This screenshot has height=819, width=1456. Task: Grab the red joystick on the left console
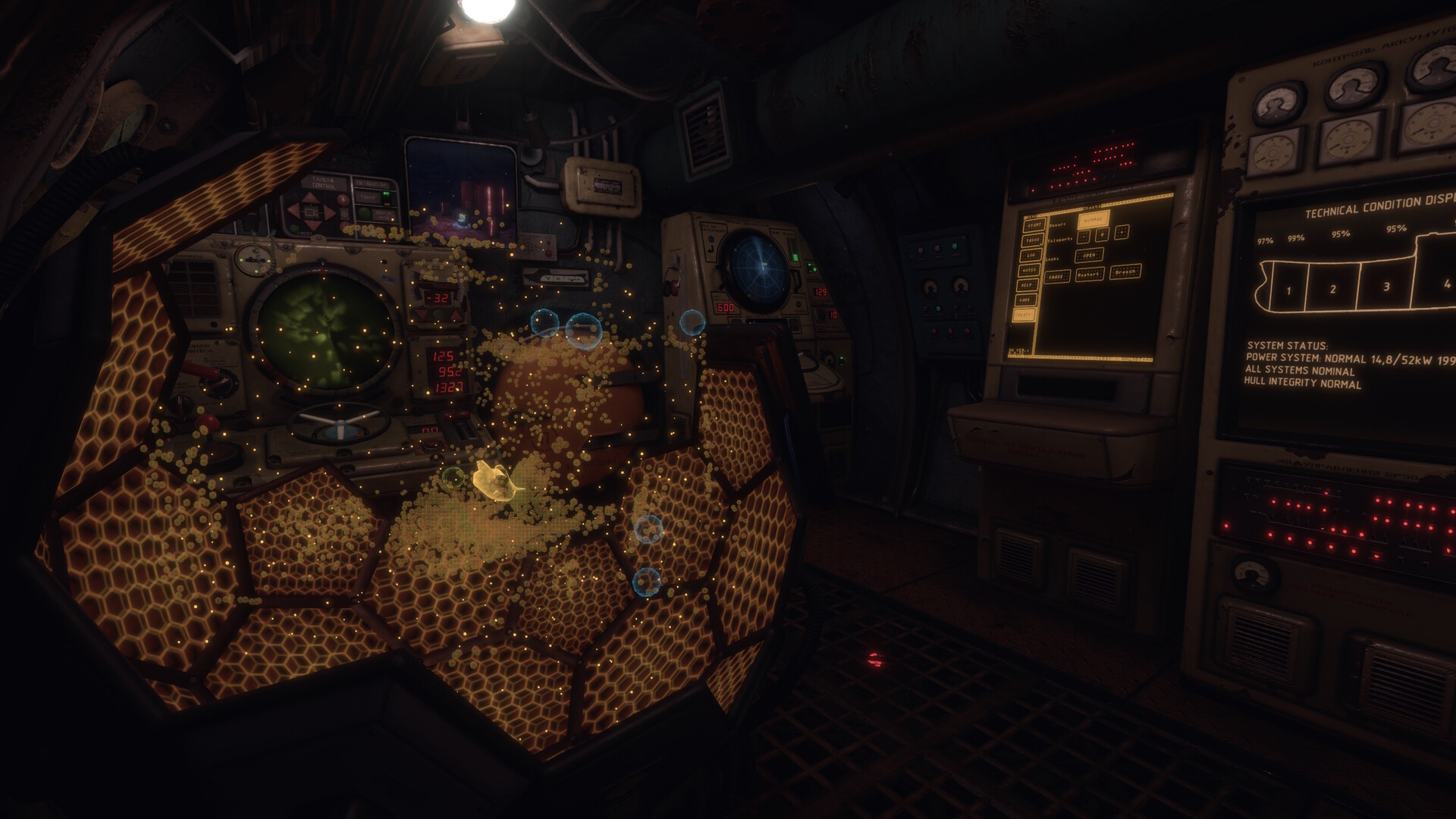208,422
